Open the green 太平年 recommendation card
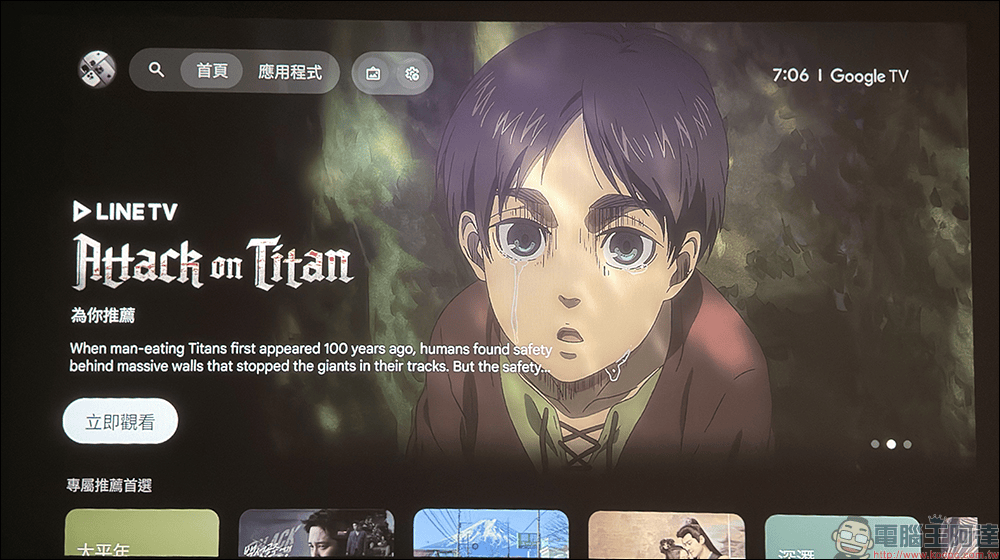The width and height of the screenshot is (1000, 560). [141, 535]
